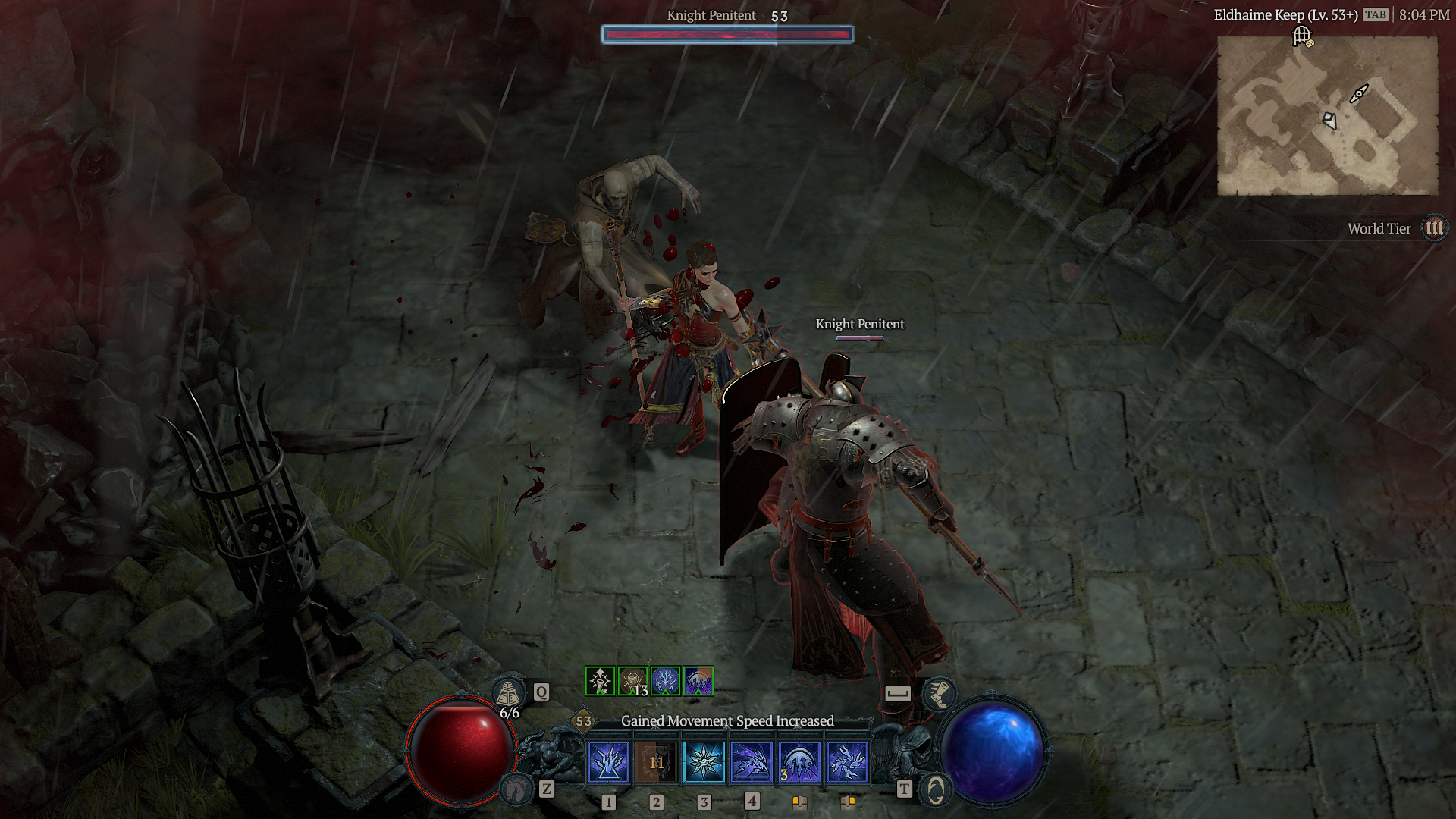The width and height of the screenshot is (1456, 819).
Task: Trigger the lightning dome skill showing 3 charges
Action: [x=799, y=761]
